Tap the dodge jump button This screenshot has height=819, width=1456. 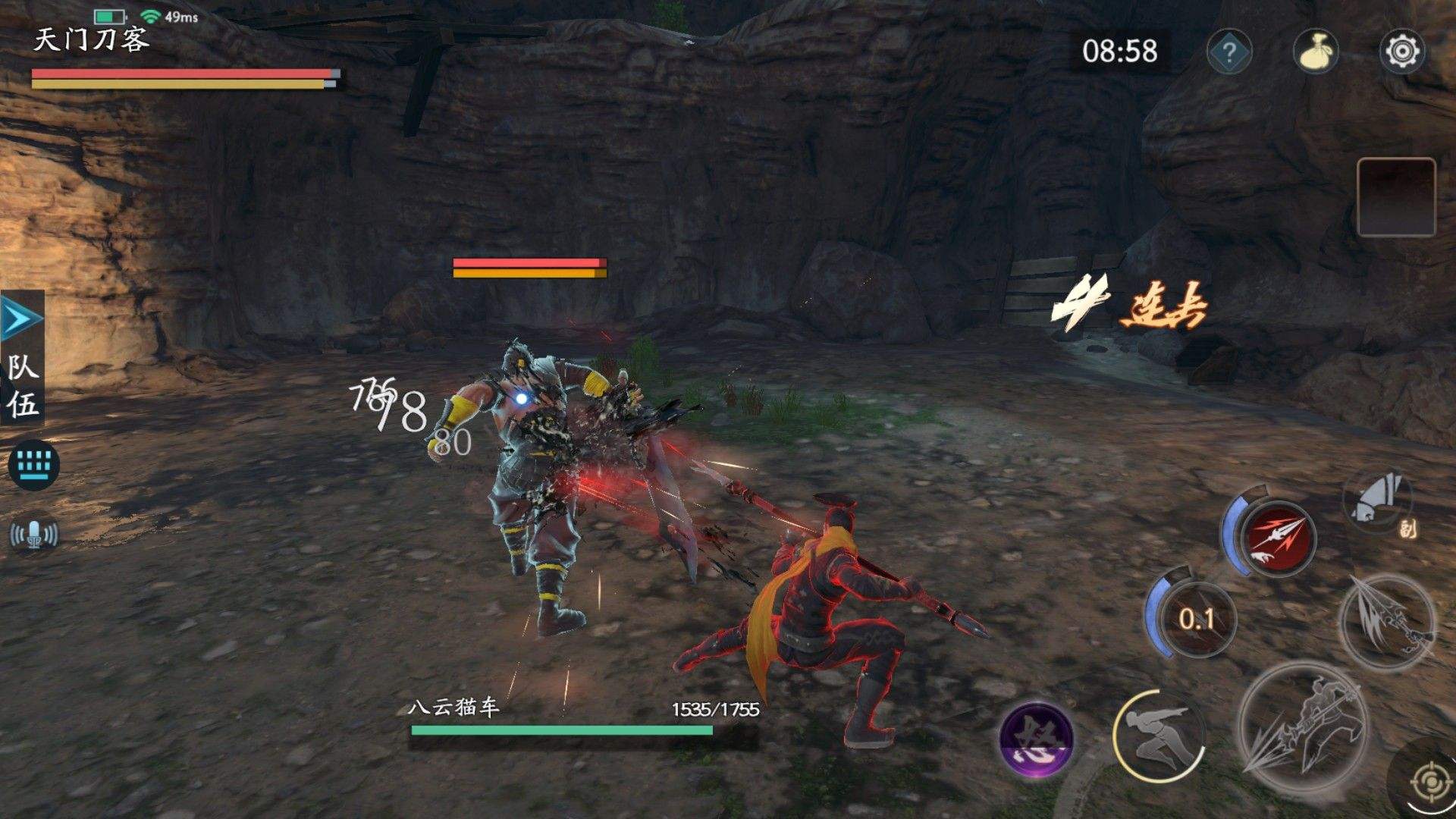click(1159, 737)
